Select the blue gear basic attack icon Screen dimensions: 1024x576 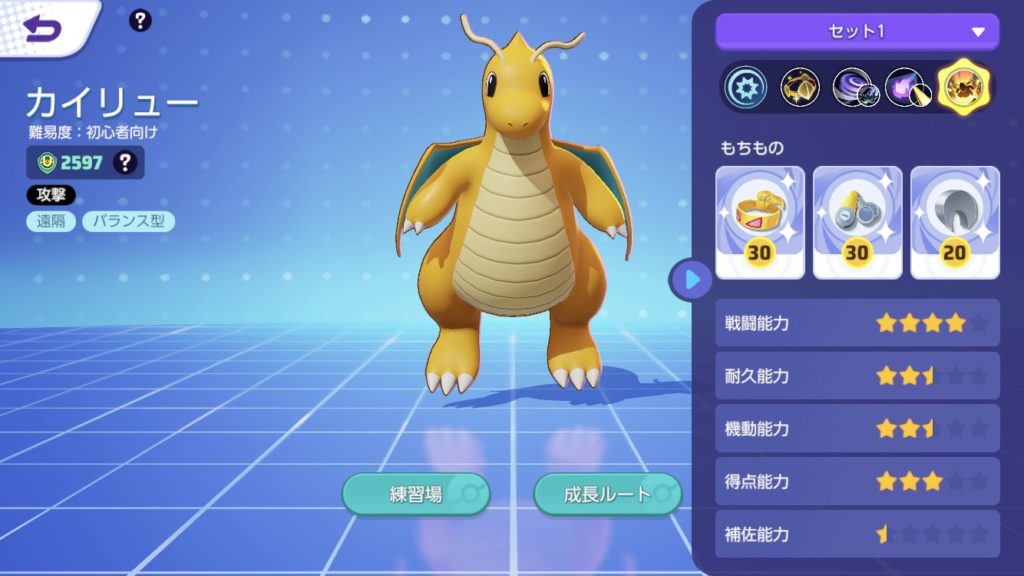(746, 89)
